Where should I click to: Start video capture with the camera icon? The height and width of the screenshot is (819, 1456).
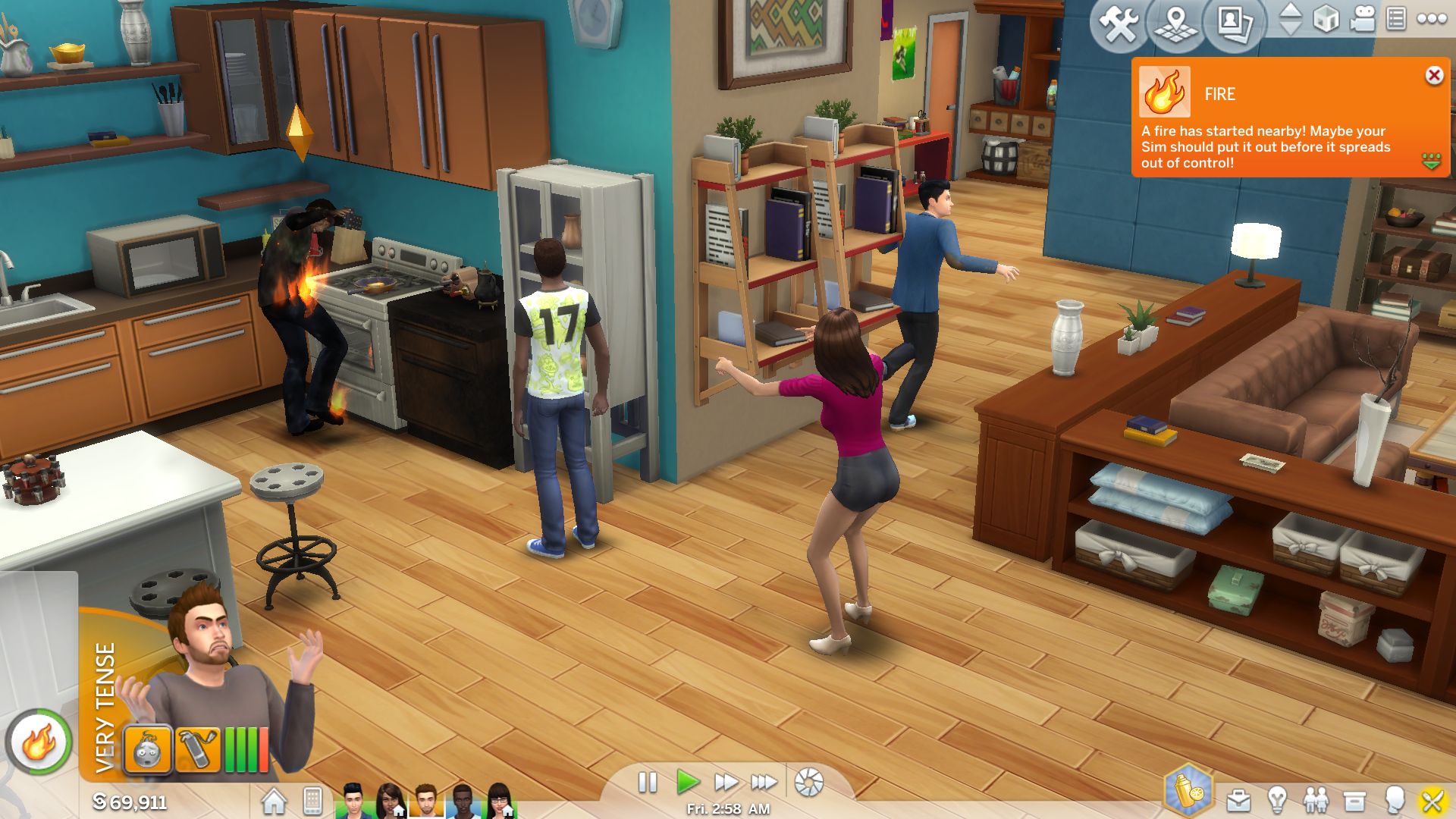tap(1363, 19)
